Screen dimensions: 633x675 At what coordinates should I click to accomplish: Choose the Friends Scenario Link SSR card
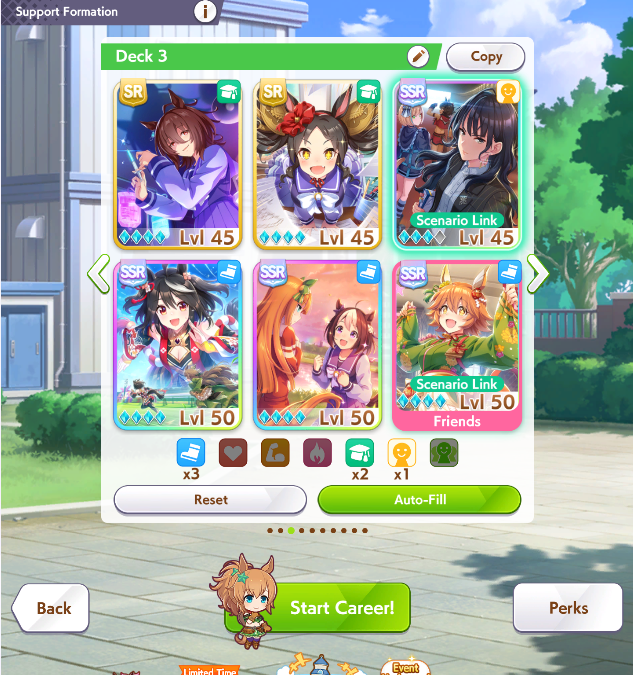457,344
